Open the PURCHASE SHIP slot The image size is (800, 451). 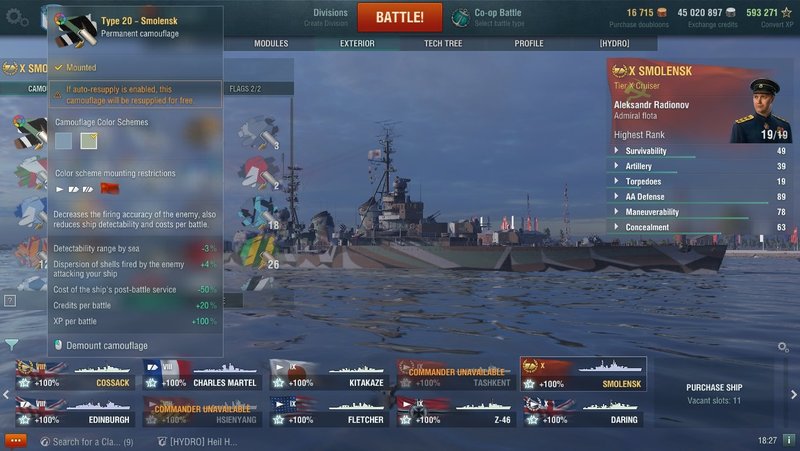713,392
